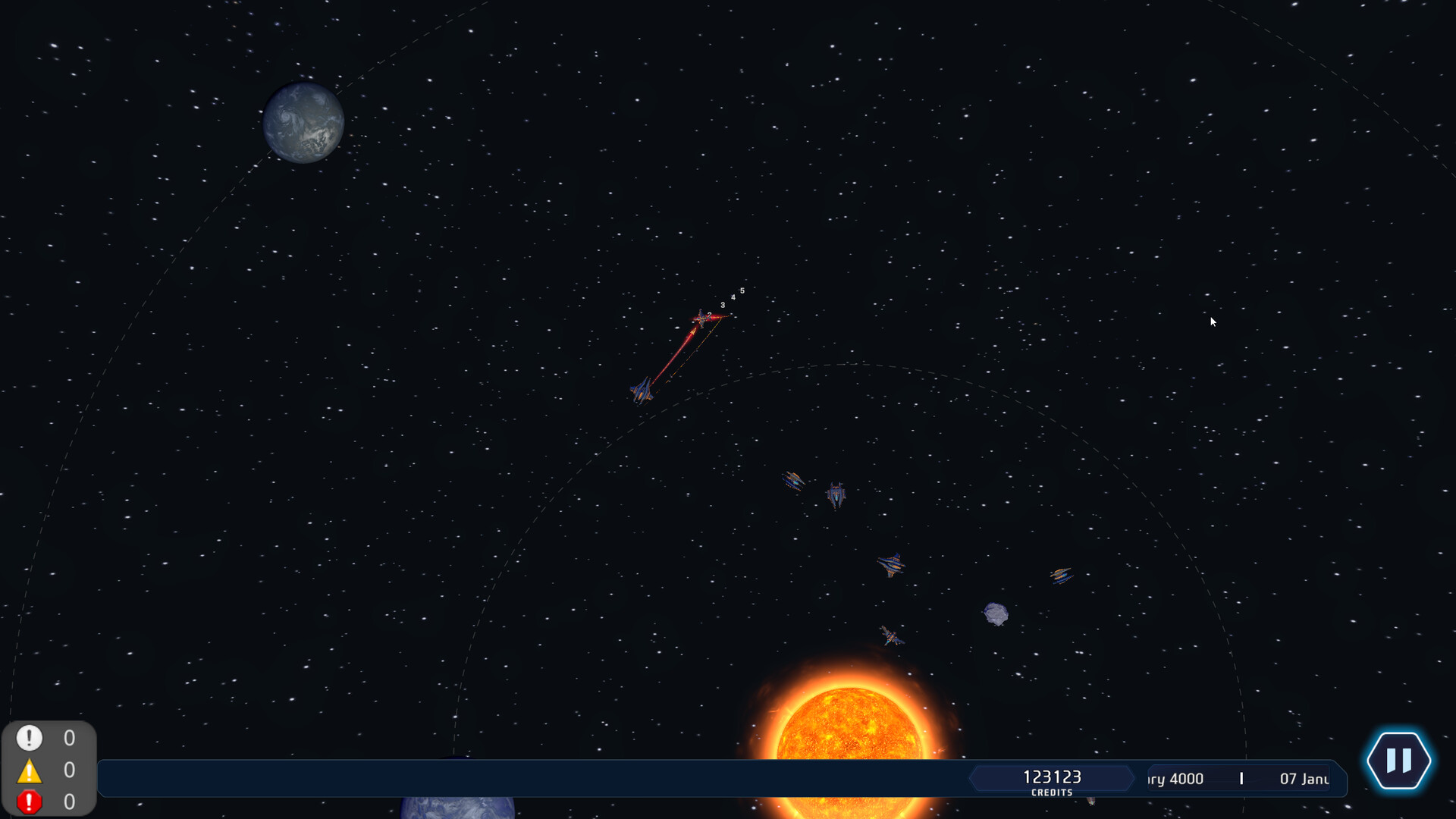This screenshot has height=819, width=1456.
Task: Click the 123123 credits display
Action: coord(1052,777)
